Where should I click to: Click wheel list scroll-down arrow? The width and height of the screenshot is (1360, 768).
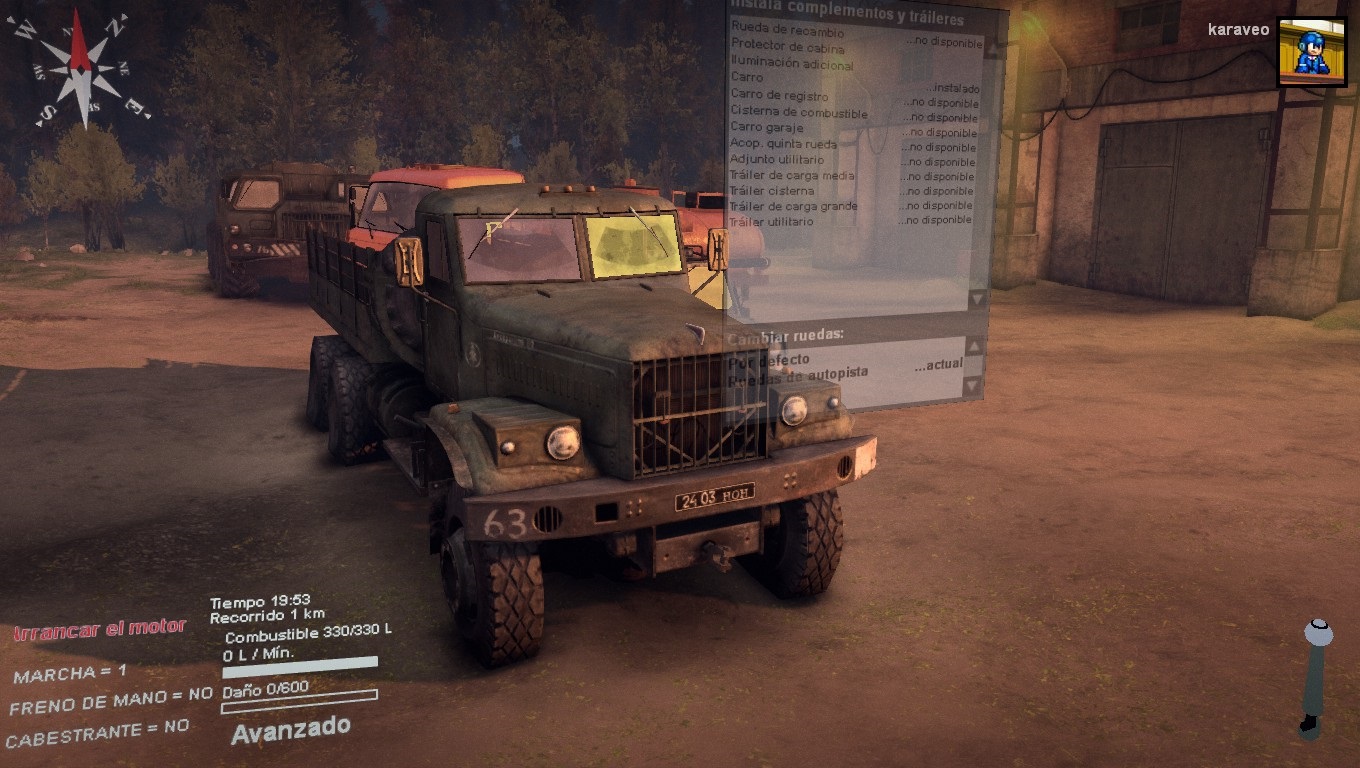[x=969, y=385]
